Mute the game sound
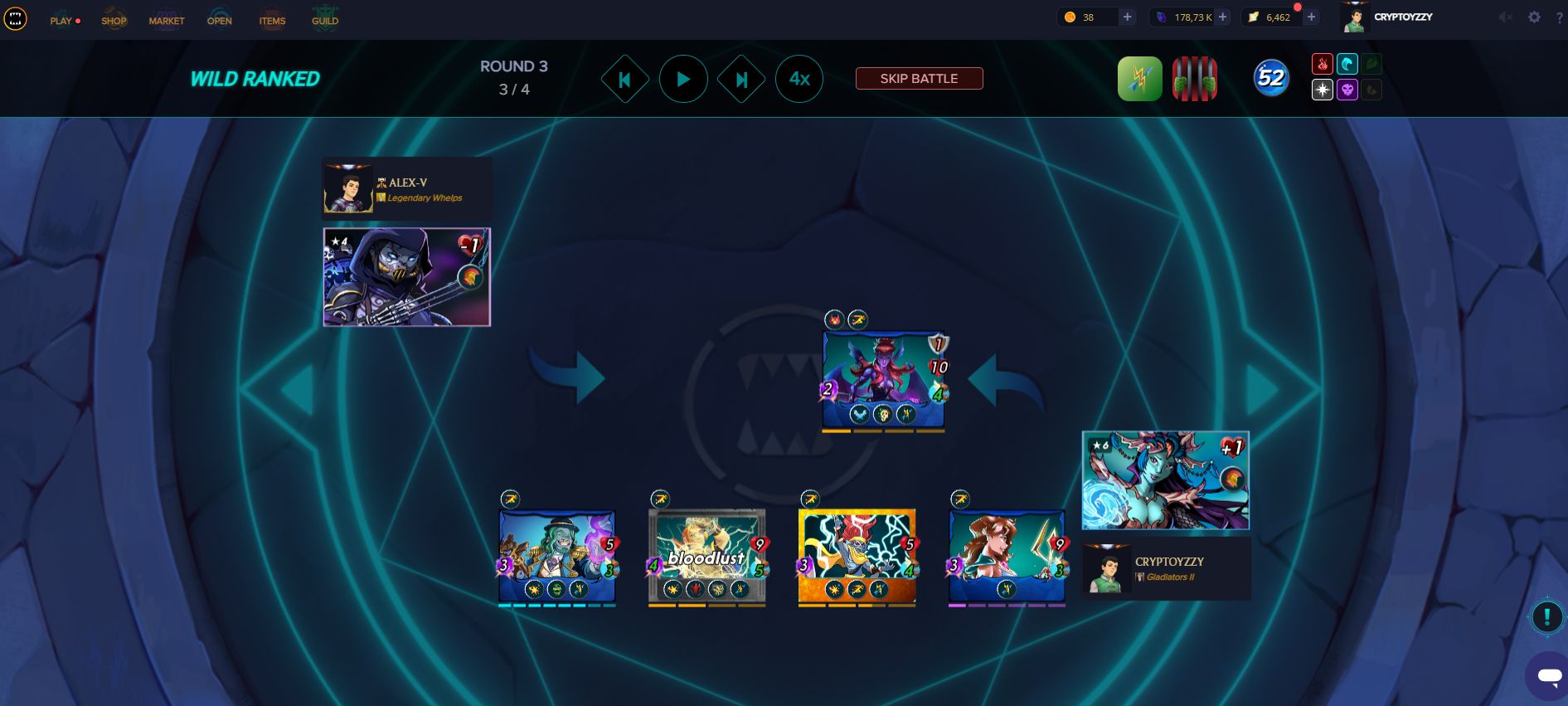1568x706 pixels. coord(1506,17)
